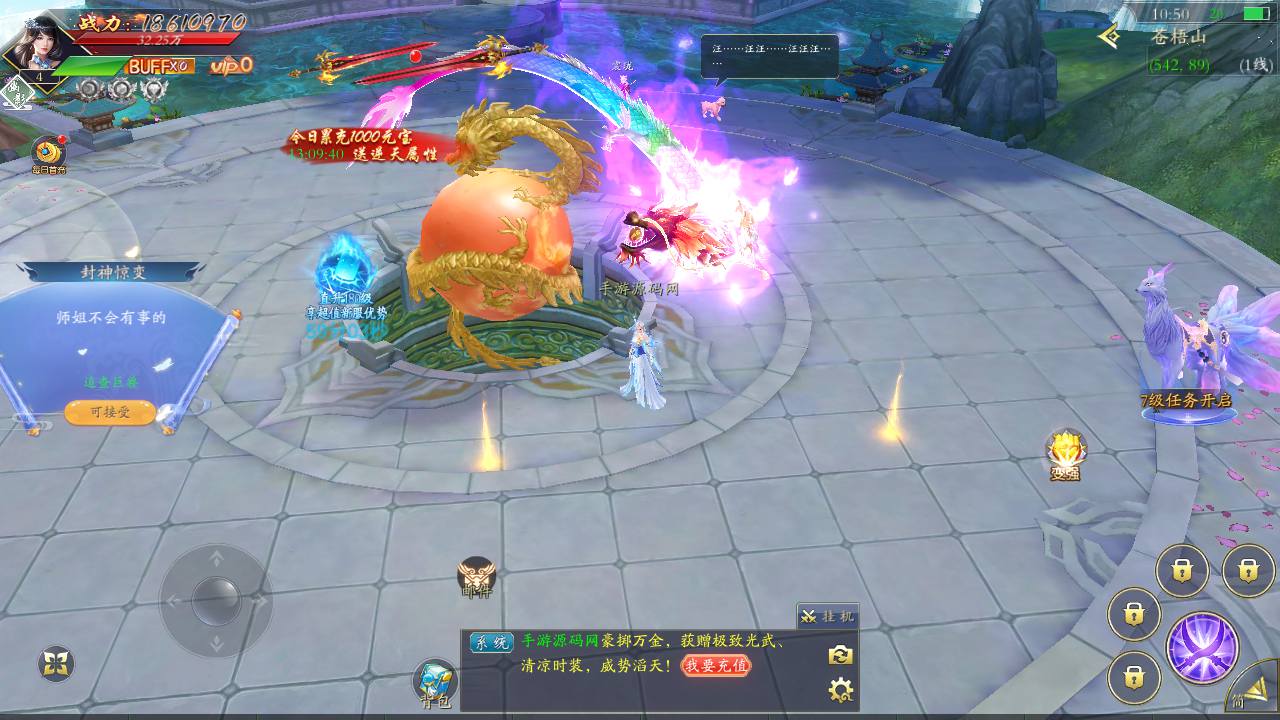The height and width of the screenshot is (720, 1280).
Task: Open the VIP0 privileges badge
Action: pos(231,65)
